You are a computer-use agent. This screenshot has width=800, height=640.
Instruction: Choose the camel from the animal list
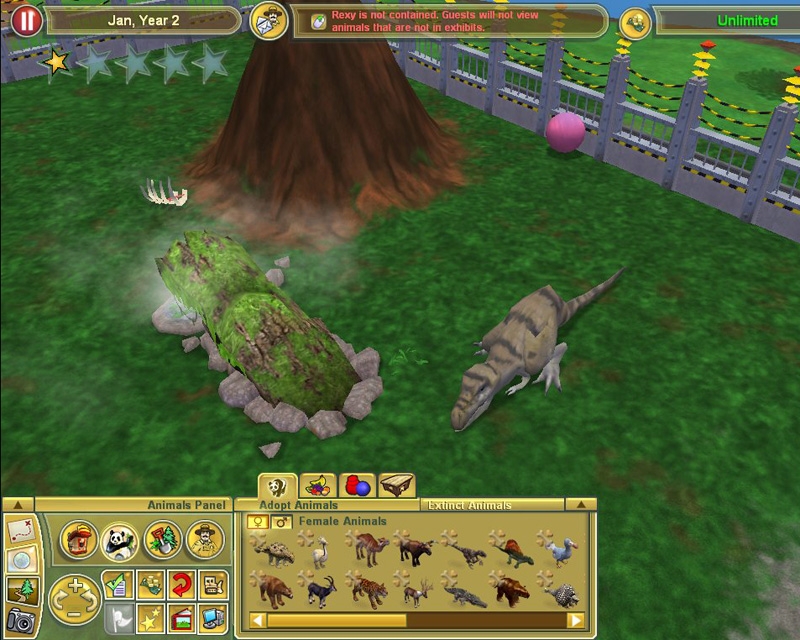click(x=368, y=549)
